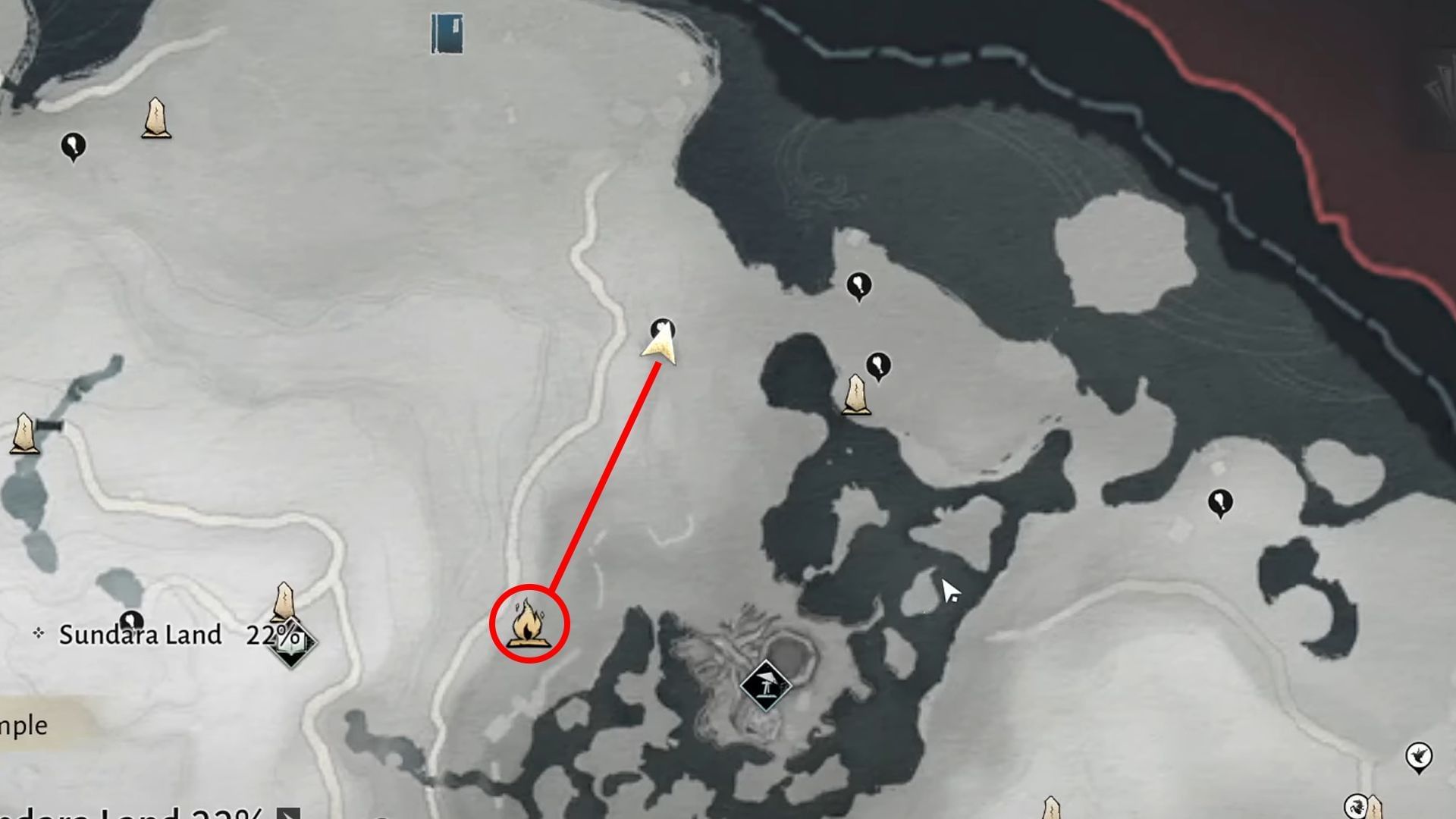Open the dark question pin beside the top-left stone

tap(74, 144)
